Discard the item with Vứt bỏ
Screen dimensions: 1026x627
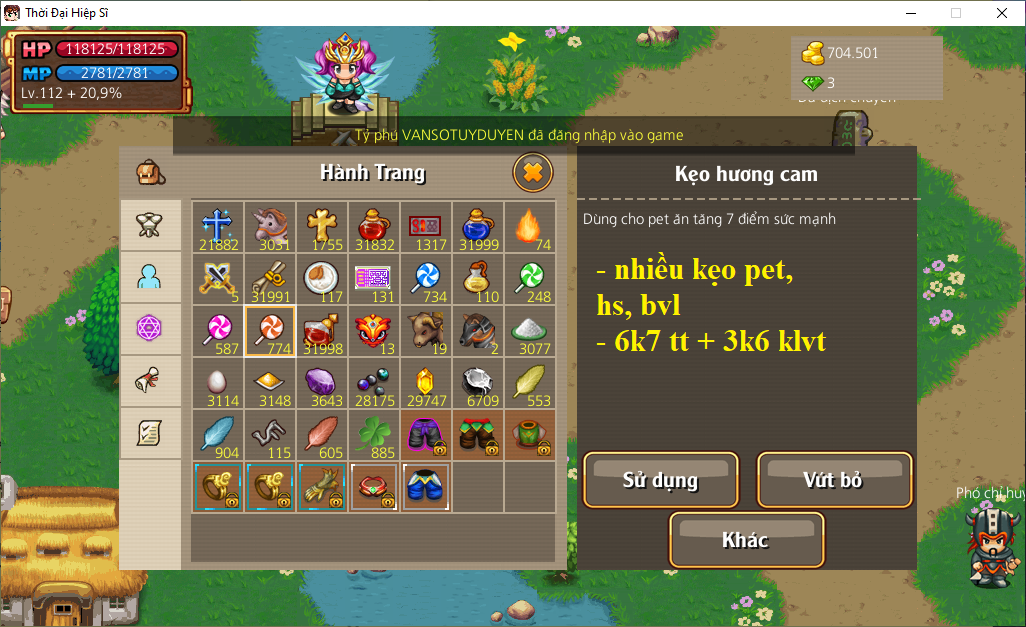(834, 480)
